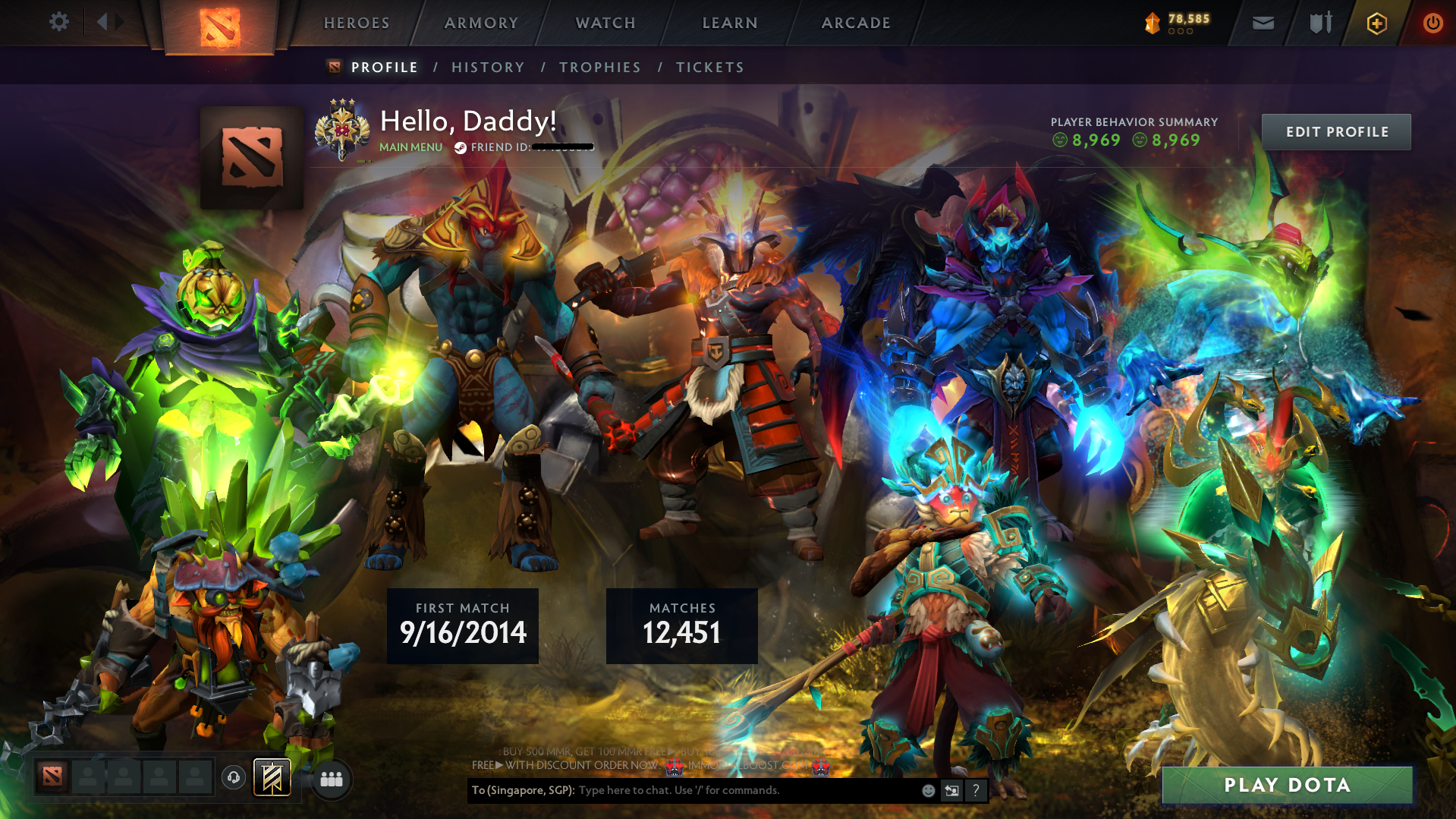The height and width of the screenshot is (819, 1456).
Task: Click the chat help question mark icon
Action: (976, 790)
